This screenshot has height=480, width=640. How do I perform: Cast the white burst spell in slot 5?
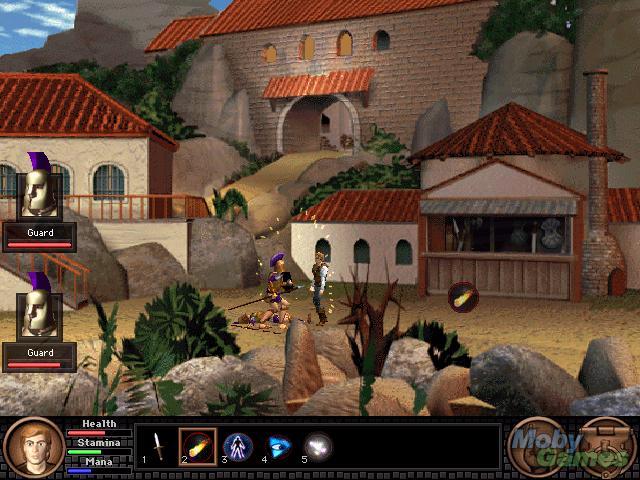(318, 446)
